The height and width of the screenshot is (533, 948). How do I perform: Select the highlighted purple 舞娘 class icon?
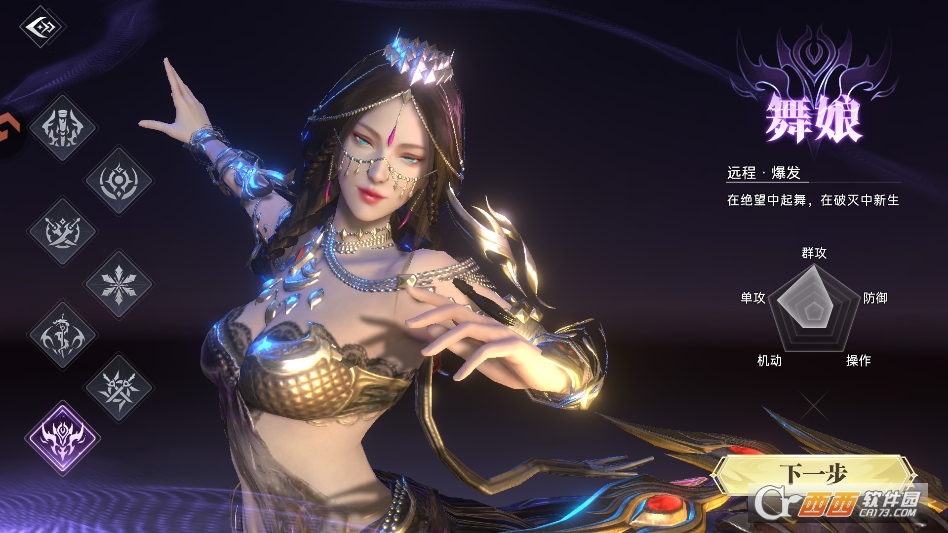[61, 438]
